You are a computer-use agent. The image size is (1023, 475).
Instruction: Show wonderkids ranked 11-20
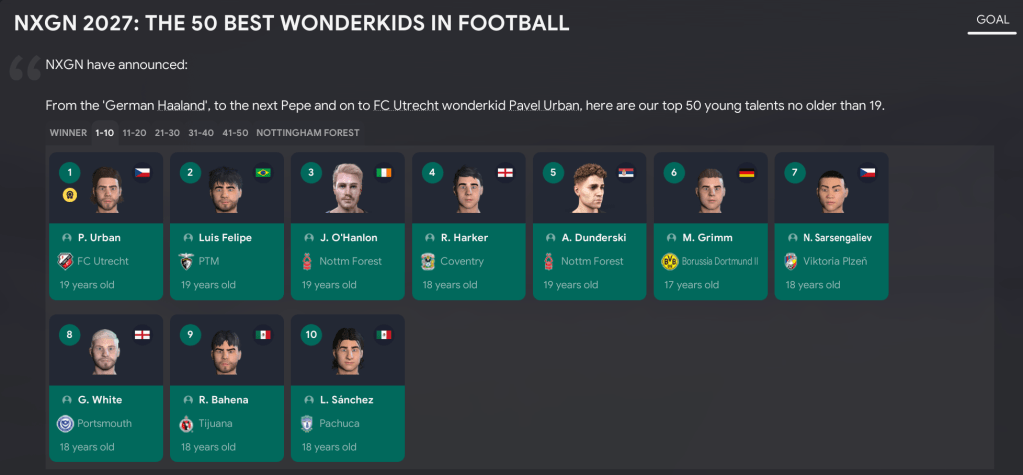134,133
